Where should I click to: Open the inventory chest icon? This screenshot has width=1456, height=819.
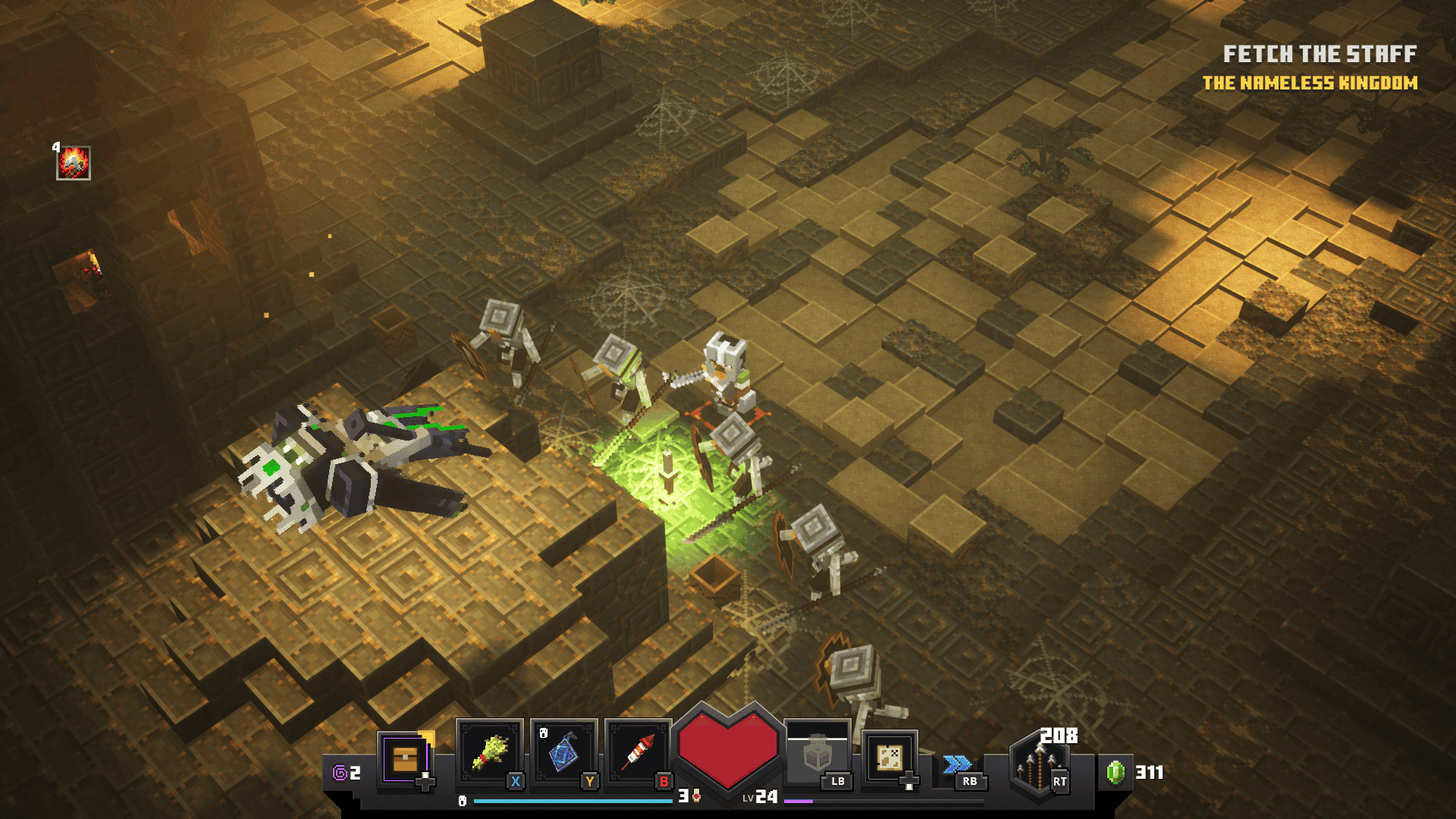[x=405, y=758]
